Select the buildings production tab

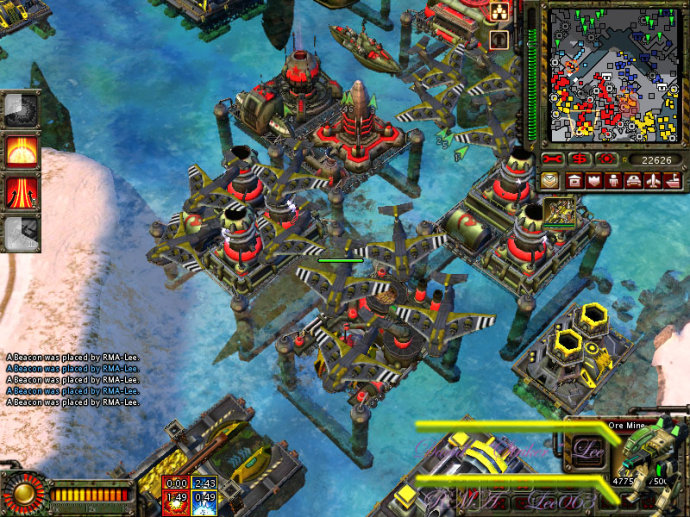(575, 181)
